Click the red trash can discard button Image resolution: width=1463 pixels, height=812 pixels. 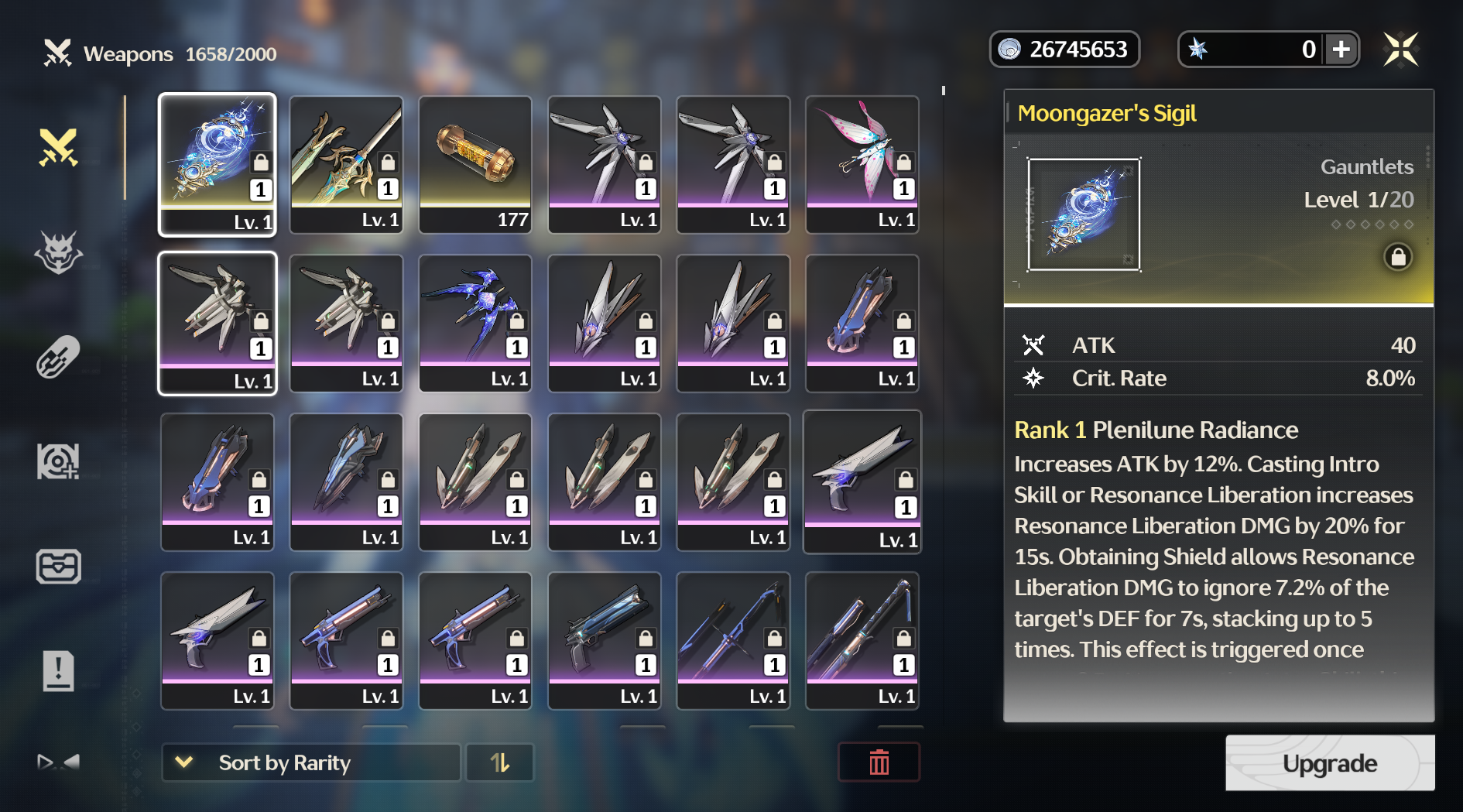(879, 763)
